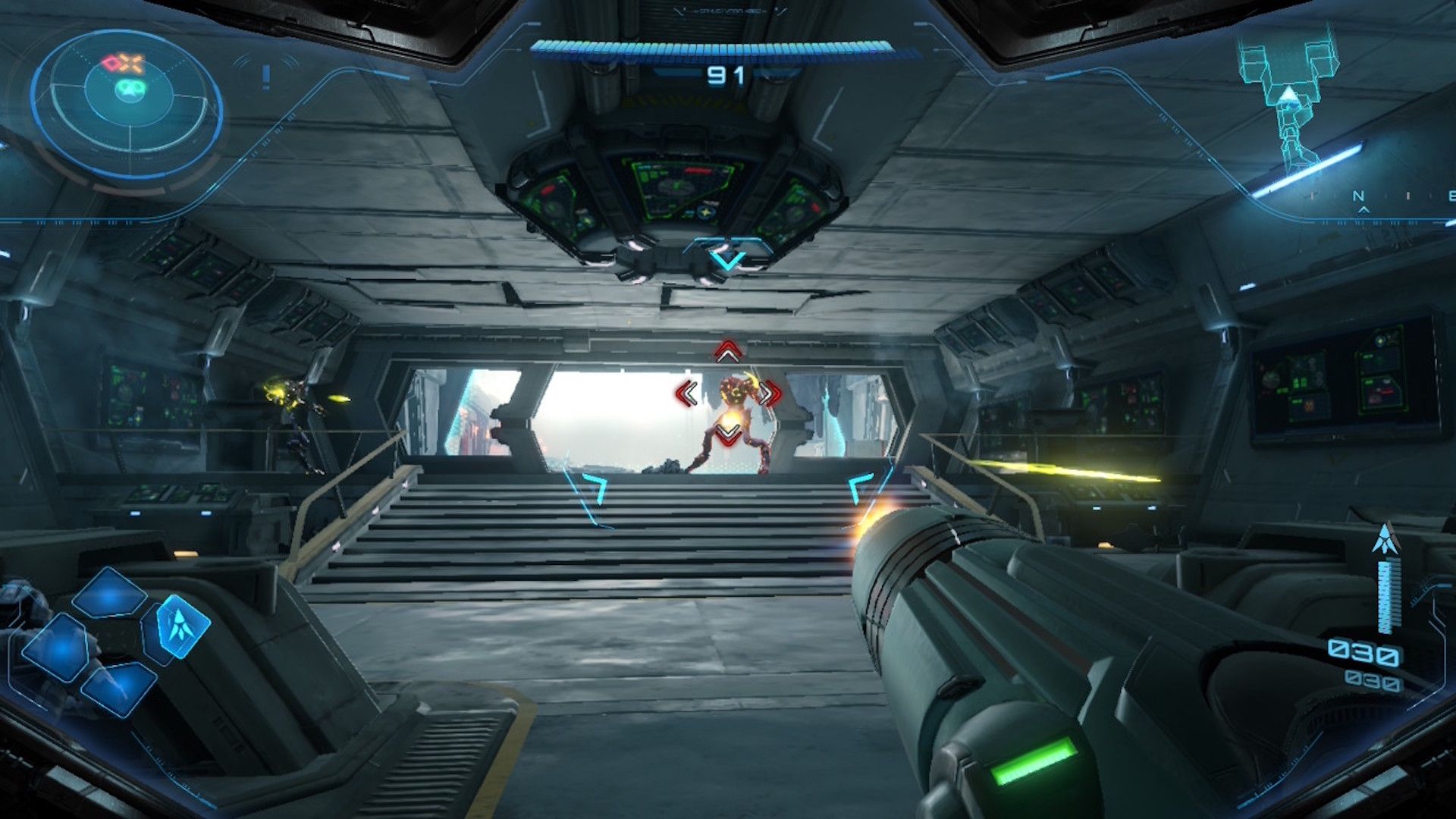Click the 91 energy readout at the top
The width and height of the screenshot is (1456, 819).
[726, 76]
